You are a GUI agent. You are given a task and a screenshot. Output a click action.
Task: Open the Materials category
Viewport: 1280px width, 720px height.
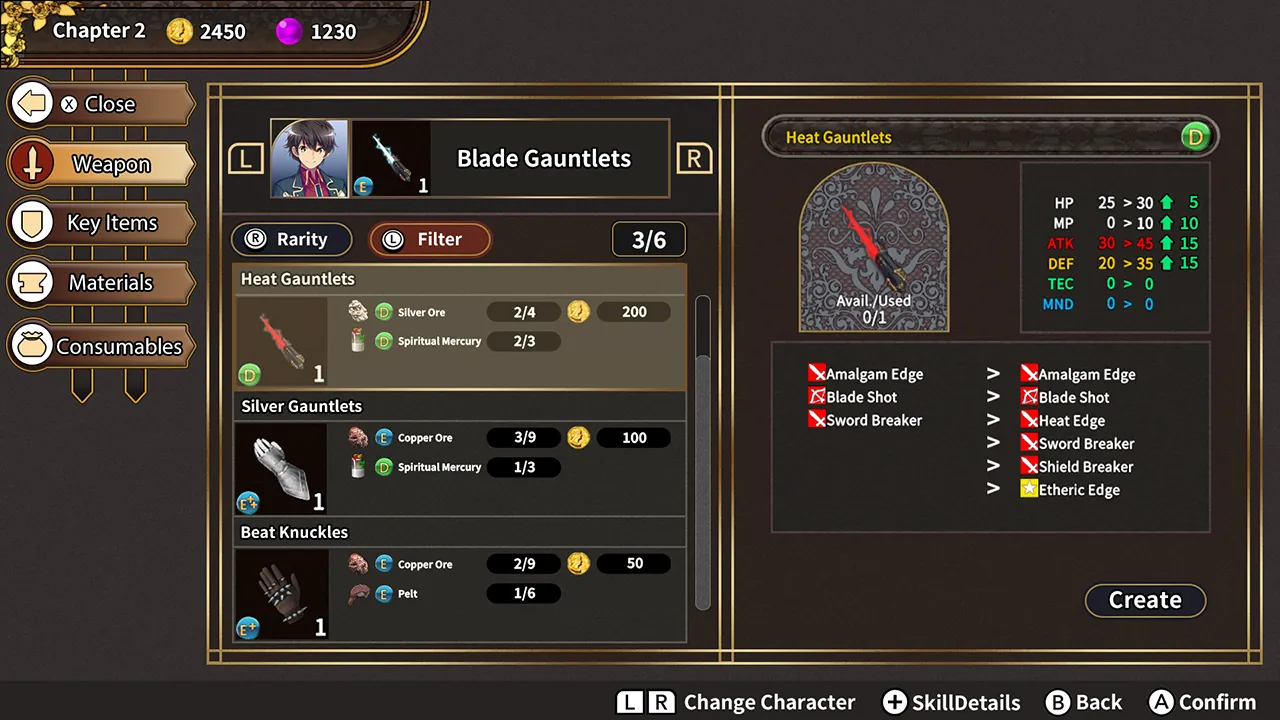pos(100,282)
